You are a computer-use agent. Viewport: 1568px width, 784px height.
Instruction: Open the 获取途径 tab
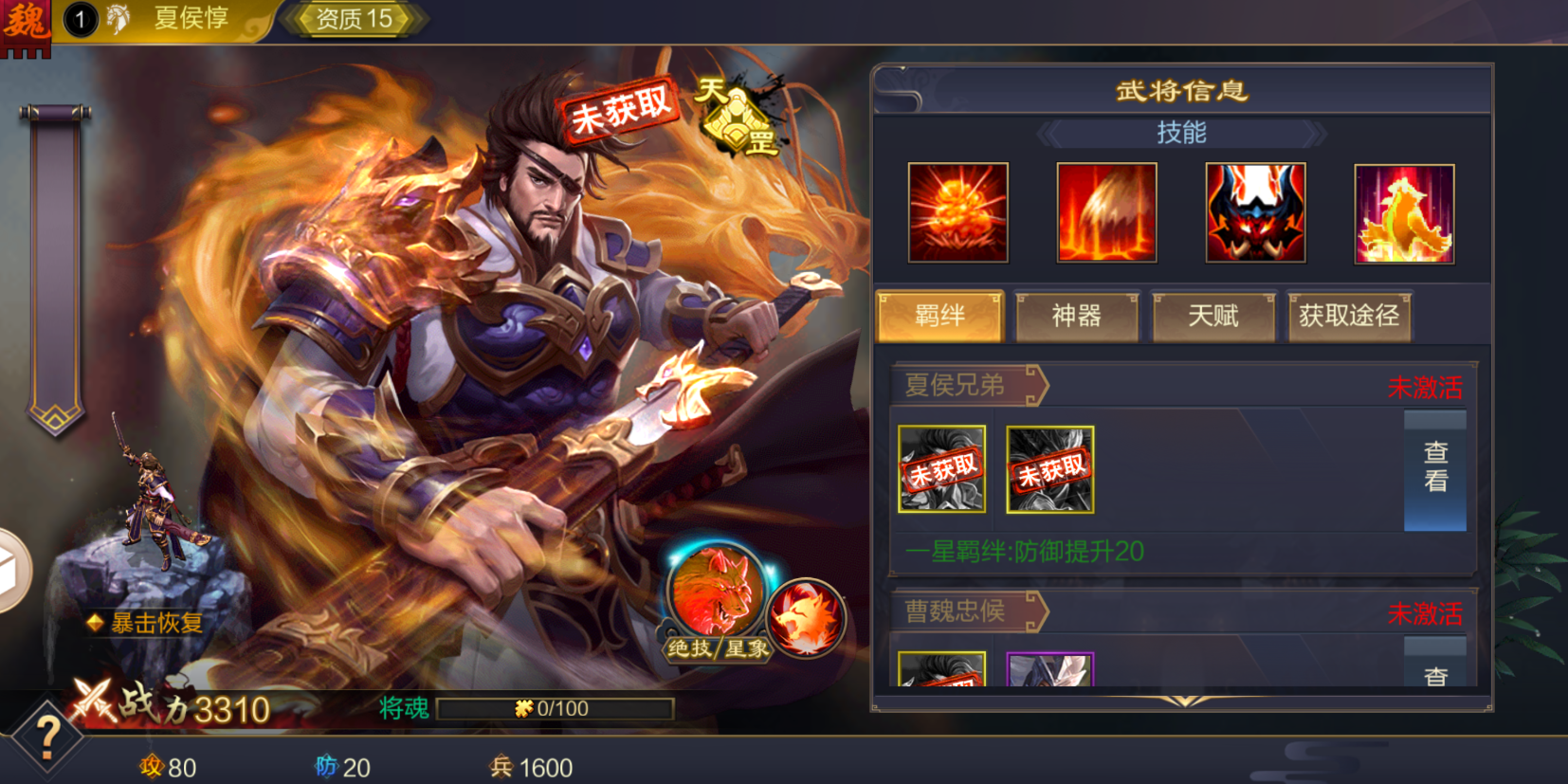tap(1349, 316)
